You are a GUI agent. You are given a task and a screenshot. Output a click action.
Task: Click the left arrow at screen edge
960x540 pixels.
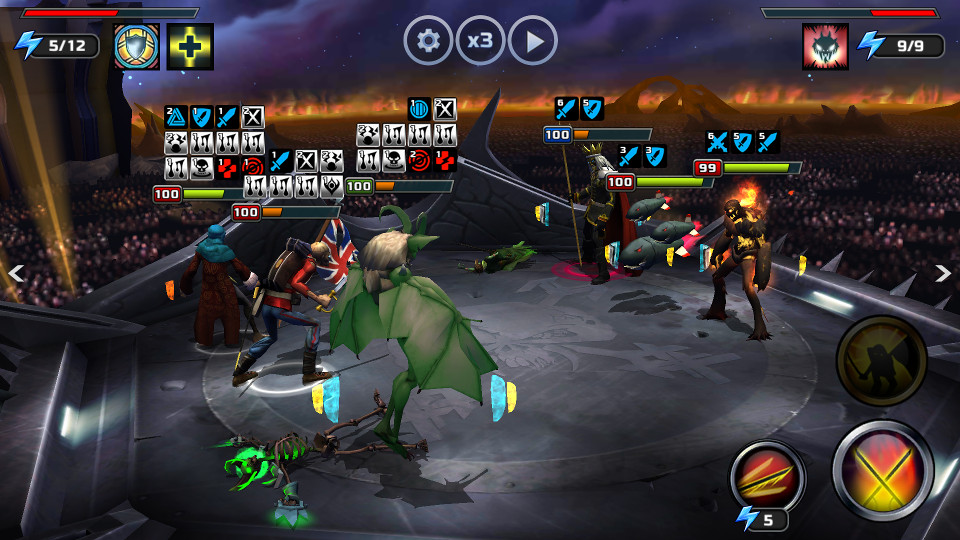(x=15, y=273)
